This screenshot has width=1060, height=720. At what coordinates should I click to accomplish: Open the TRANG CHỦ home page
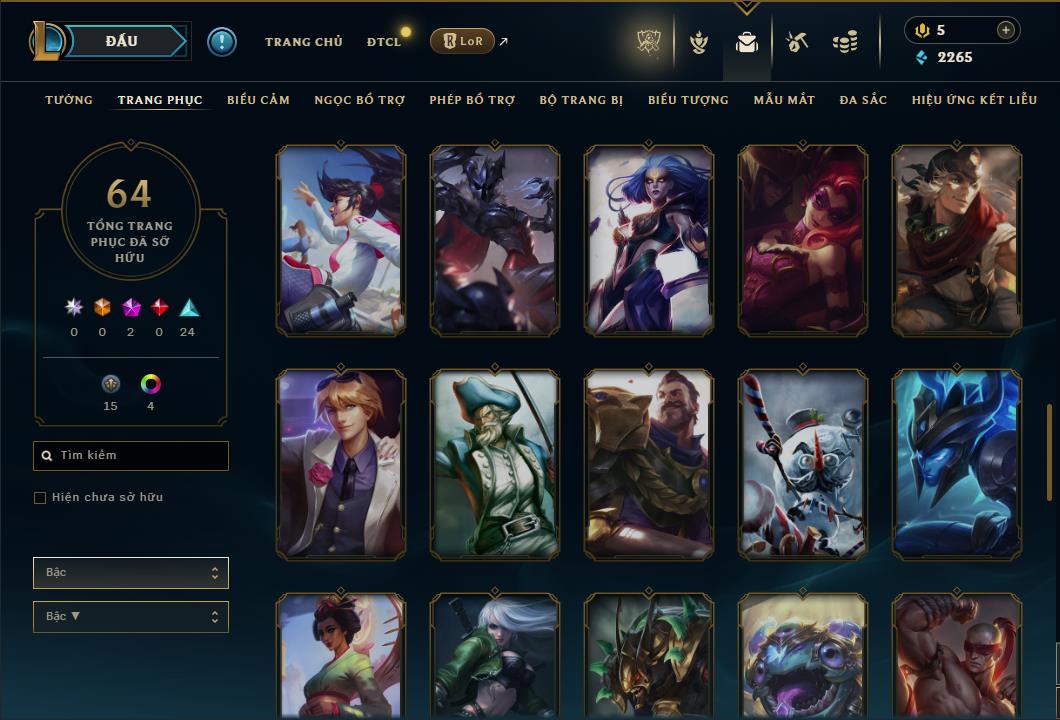coord(303,42)
